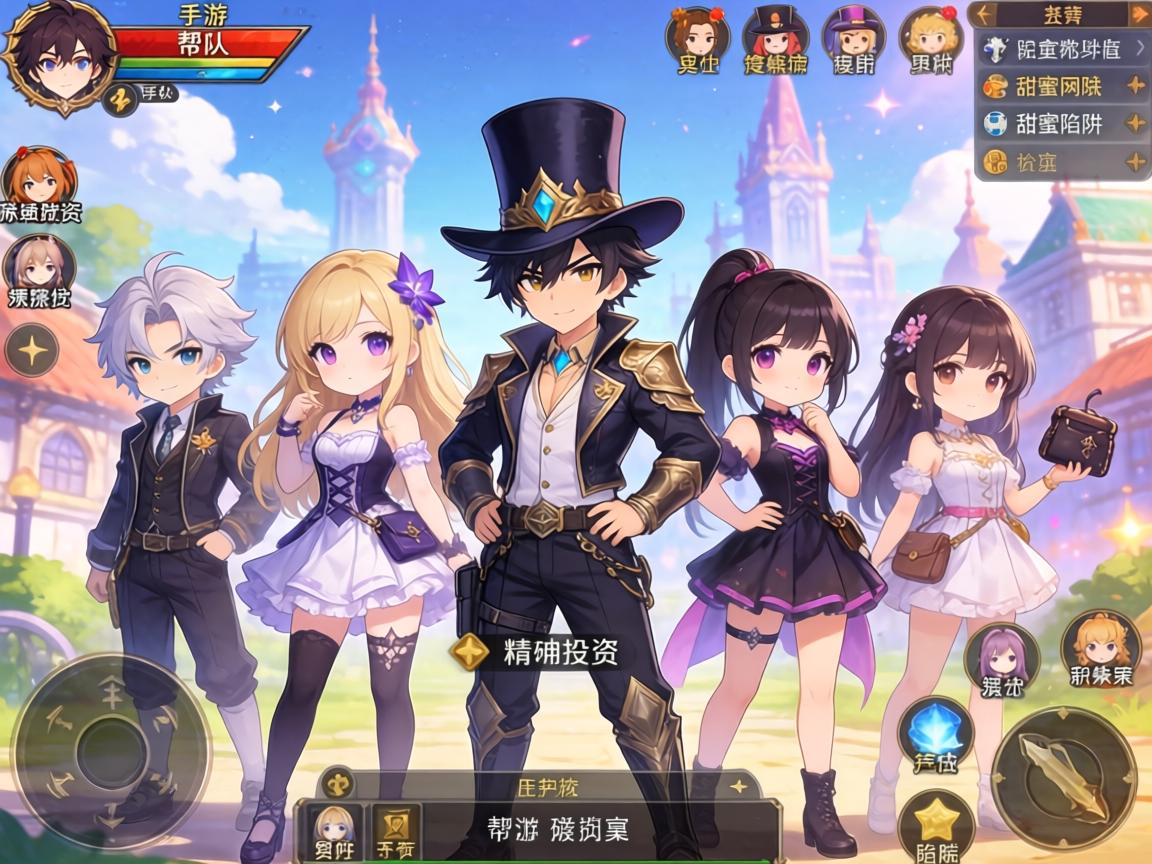Select the orange-haired girl avatar icon
Viewport: 1152px width, 864px height.
[x=40, y=178]
